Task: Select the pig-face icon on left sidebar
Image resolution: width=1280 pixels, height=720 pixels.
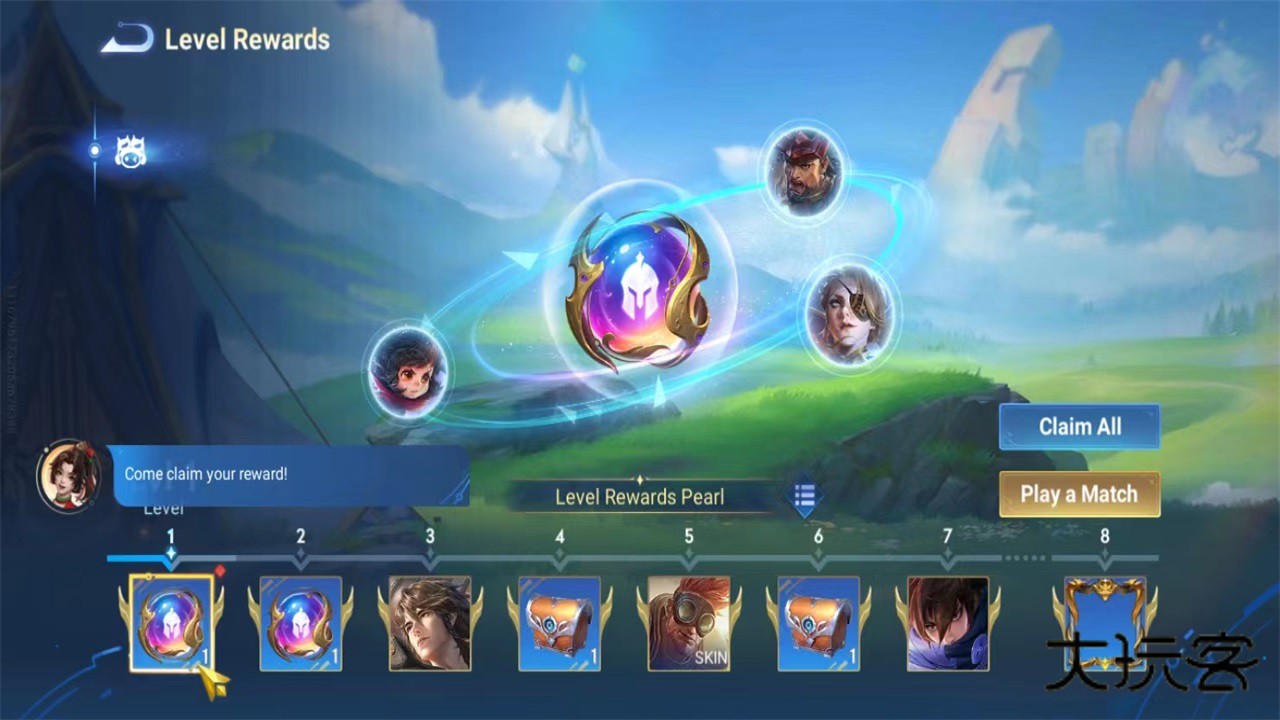Action: point(129,152)
